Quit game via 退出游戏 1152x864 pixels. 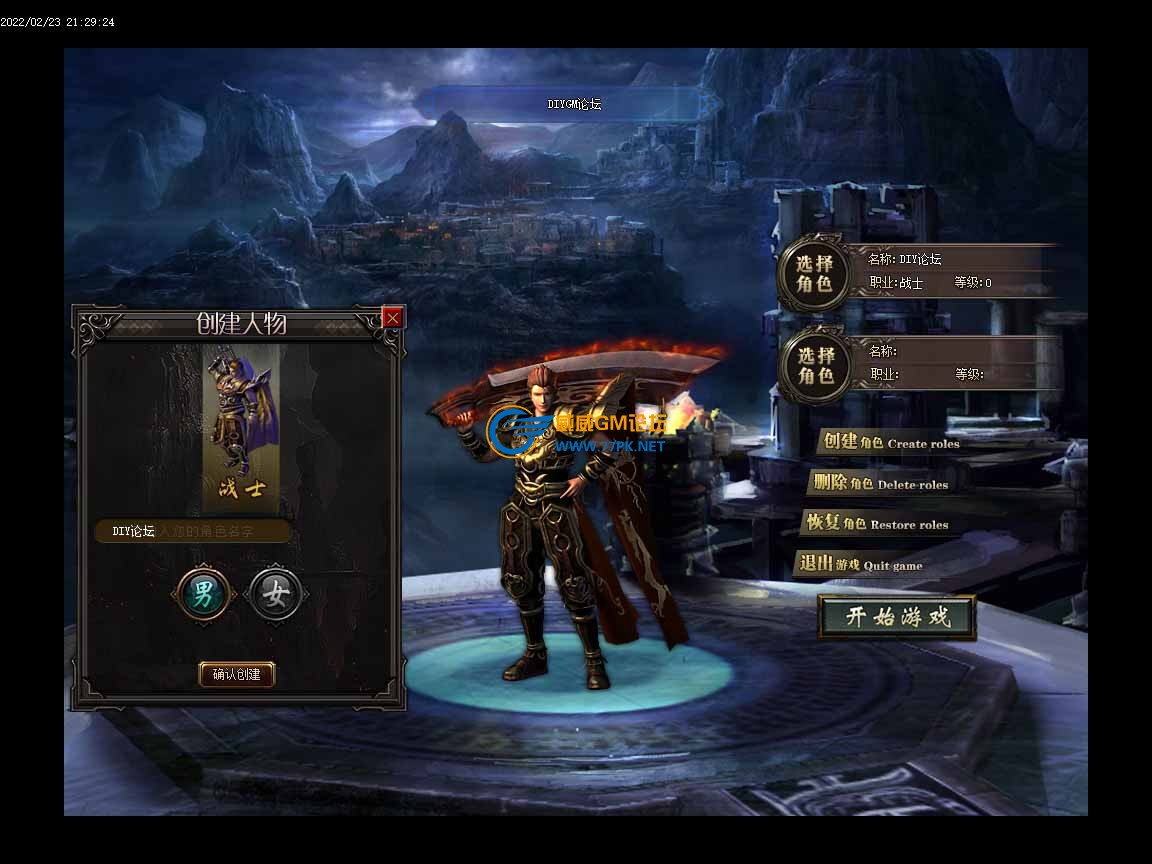pos(861,565)
